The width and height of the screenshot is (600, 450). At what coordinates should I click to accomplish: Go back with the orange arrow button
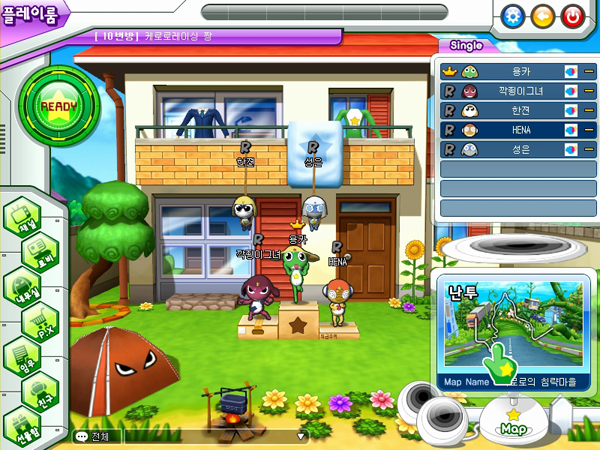coord(543,16)
